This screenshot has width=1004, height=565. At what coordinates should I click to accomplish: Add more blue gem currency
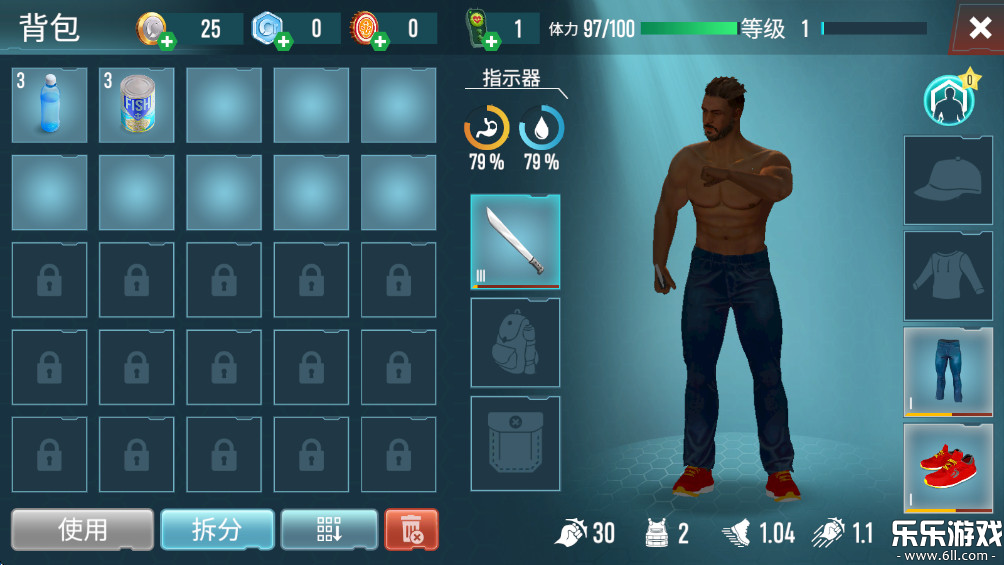tap(284, 42)
